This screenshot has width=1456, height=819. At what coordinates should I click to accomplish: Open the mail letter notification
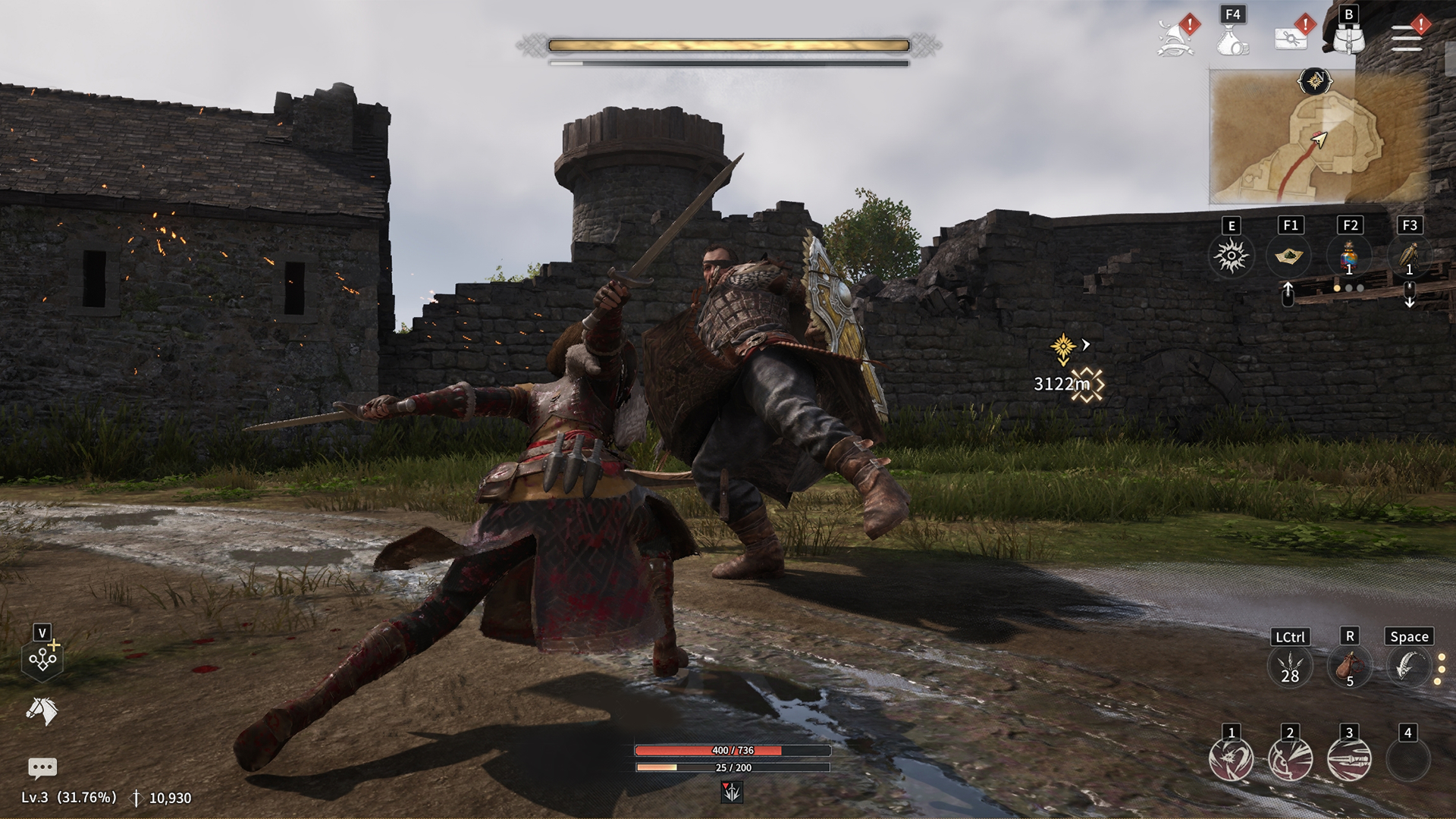1291,39
